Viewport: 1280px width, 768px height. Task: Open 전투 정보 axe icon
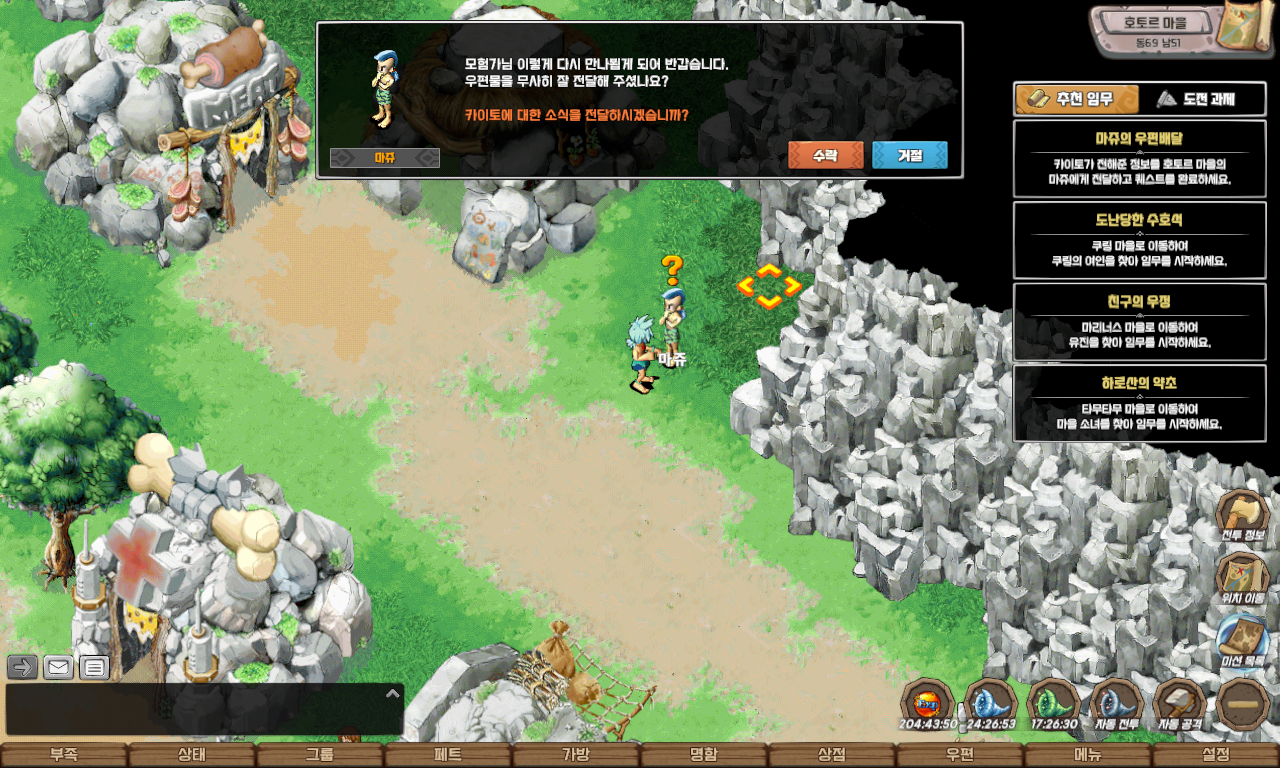1242,517
